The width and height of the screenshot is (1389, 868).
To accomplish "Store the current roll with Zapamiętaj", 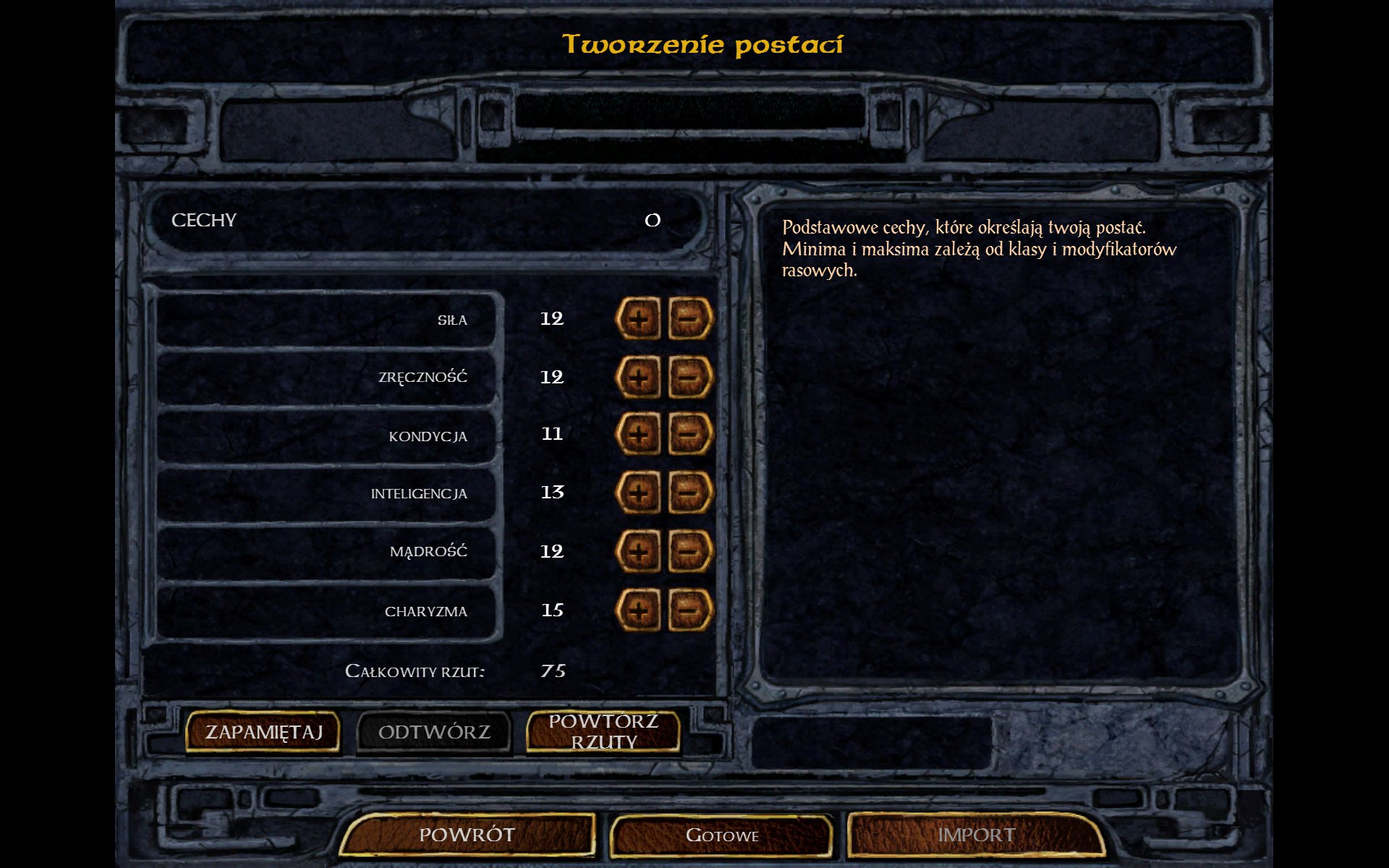I will coord(263,732).
